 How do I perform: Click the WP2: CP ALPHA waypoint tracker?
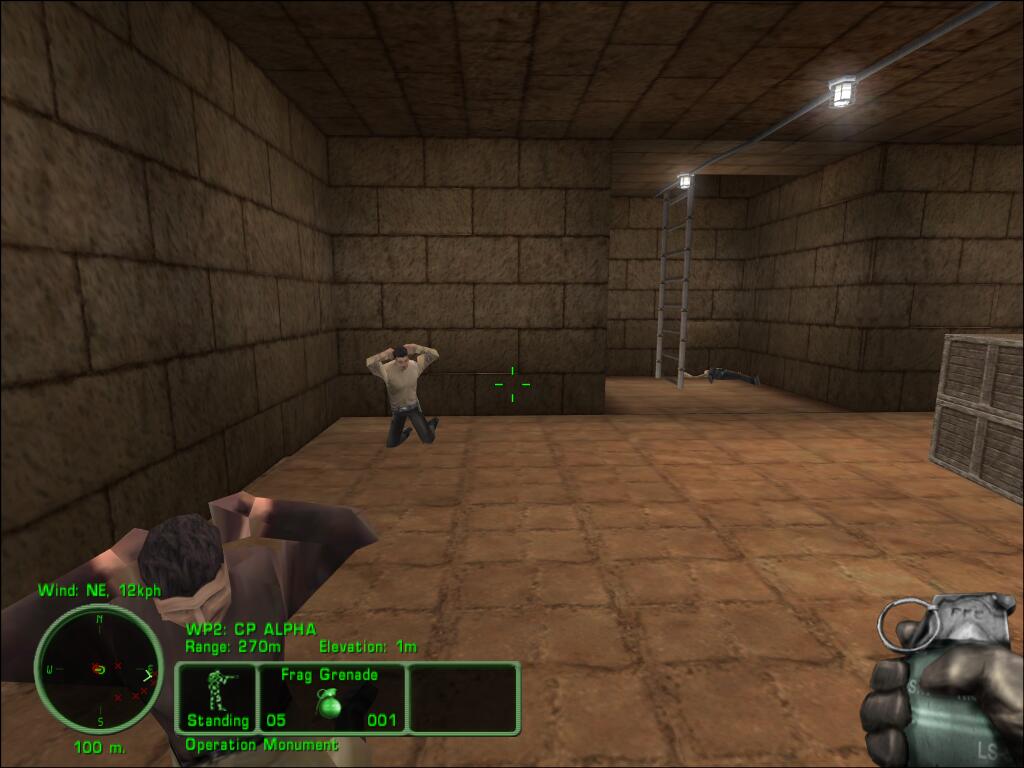click(251, 629)
